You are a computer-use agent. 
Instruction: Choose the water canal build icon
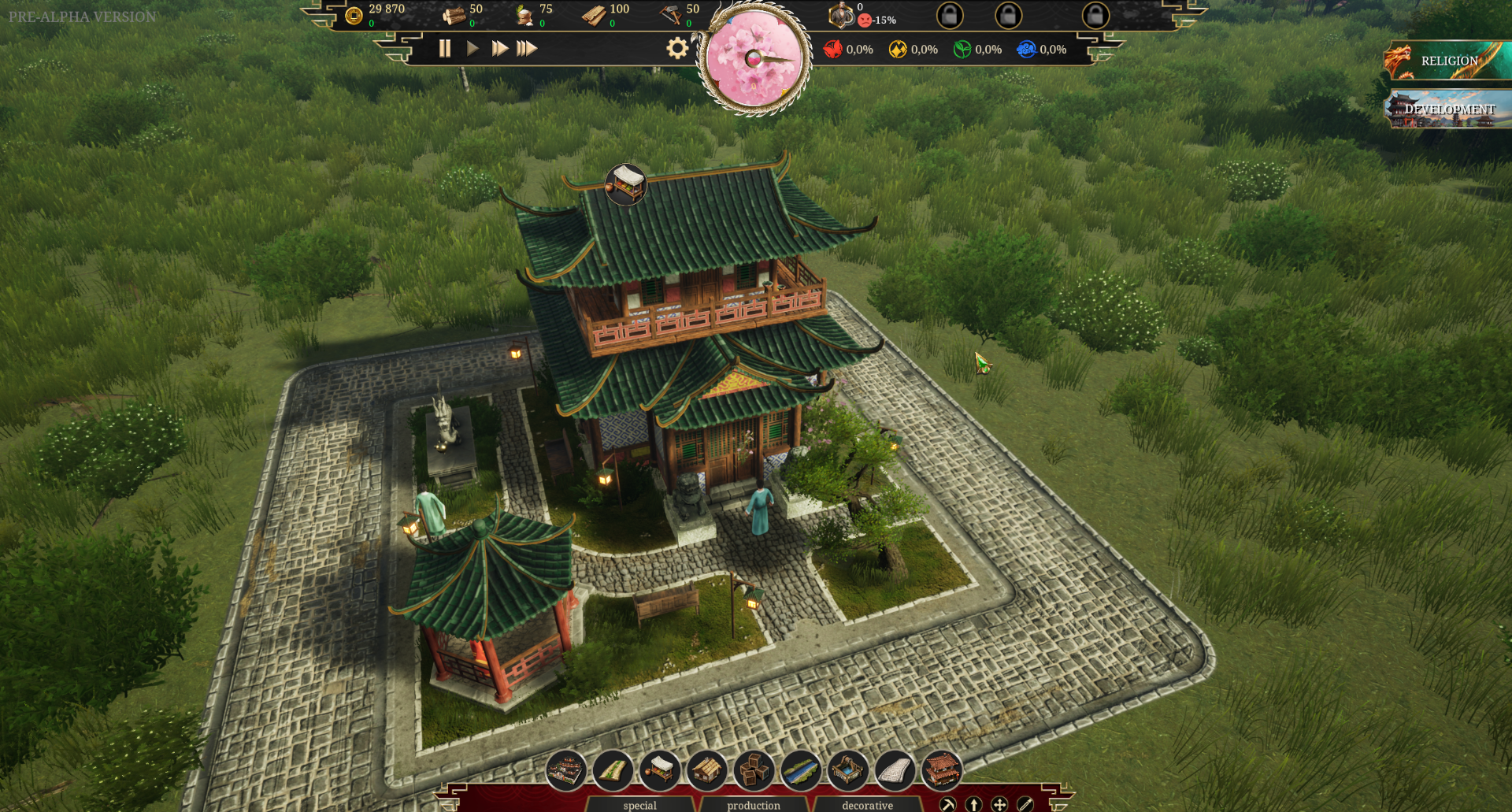(801, 769)
